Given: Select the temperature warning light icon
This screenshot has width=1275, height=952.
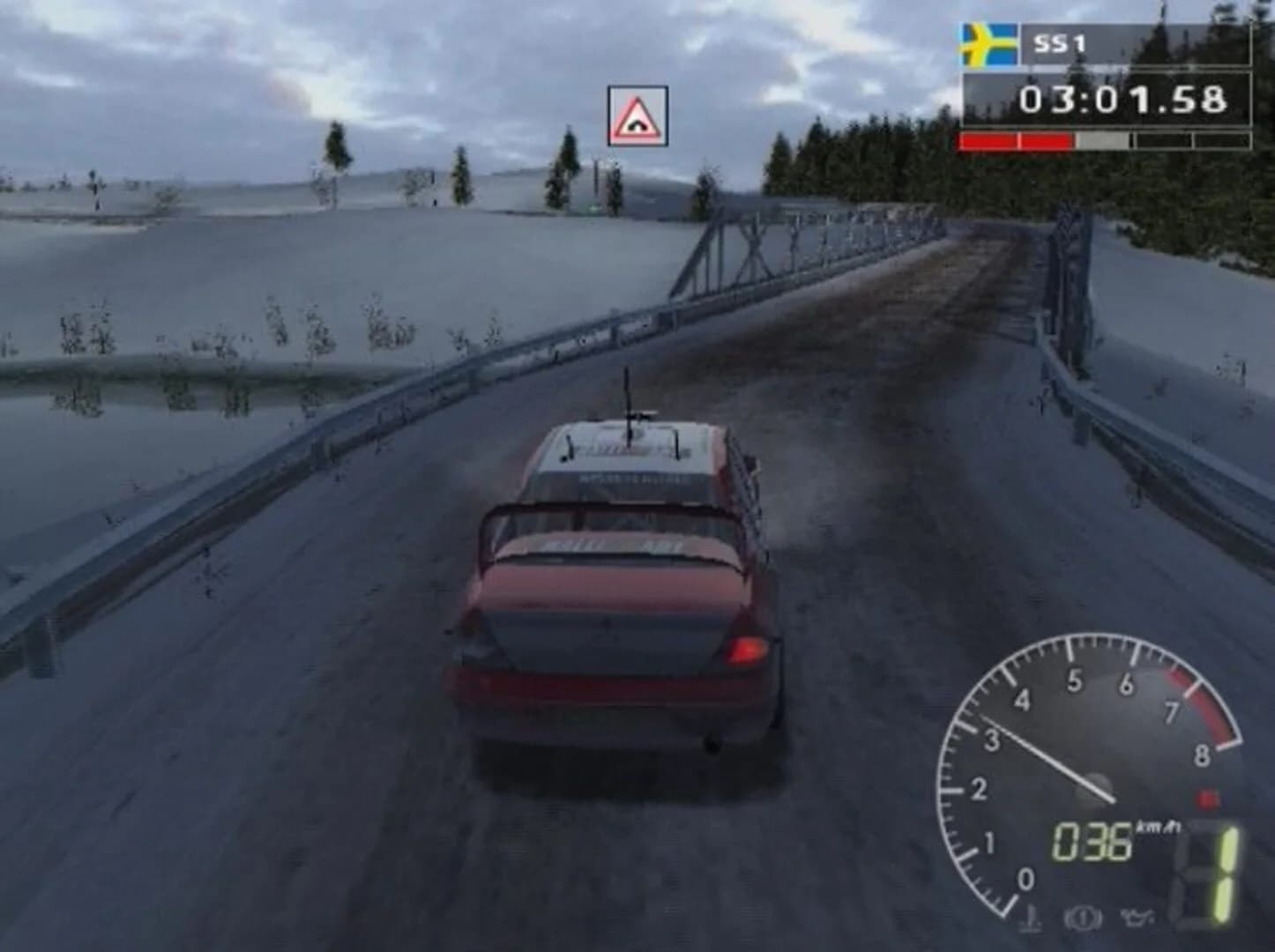Looking at the screenshot, I should click(x=1030, y=921).
